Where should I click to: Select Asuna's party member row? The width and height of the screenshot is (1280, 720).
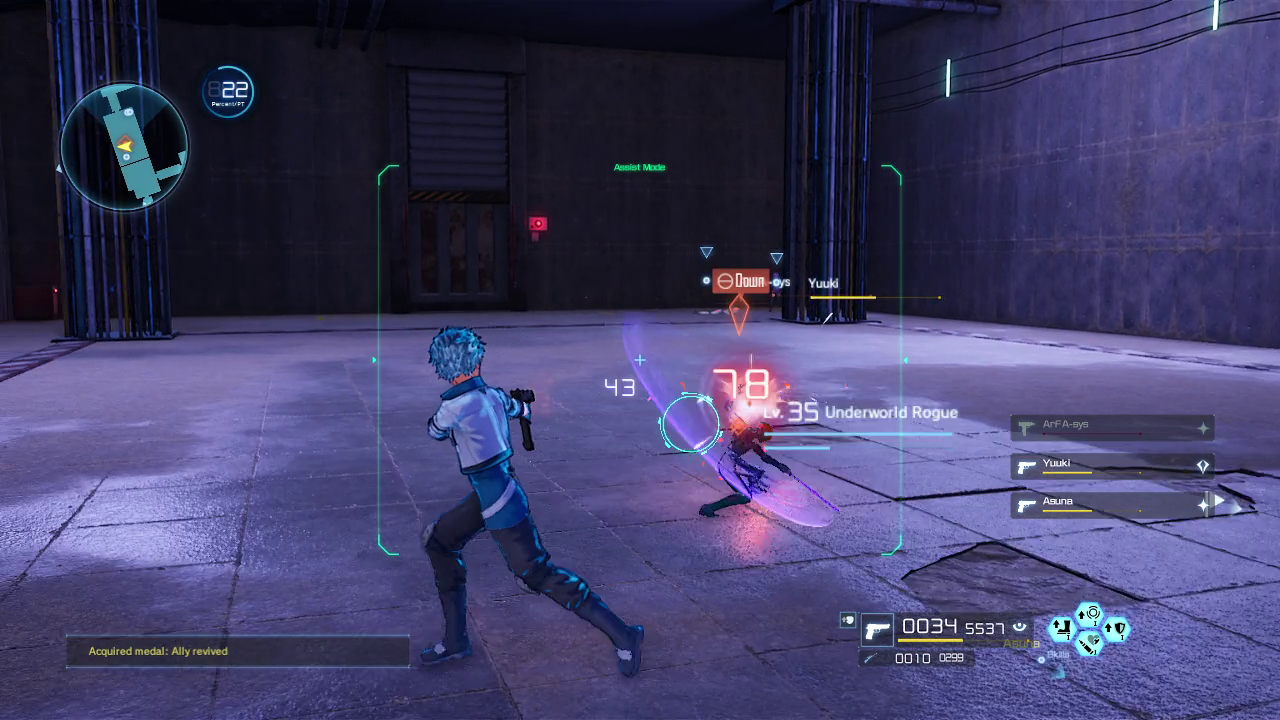[1112, 505]
